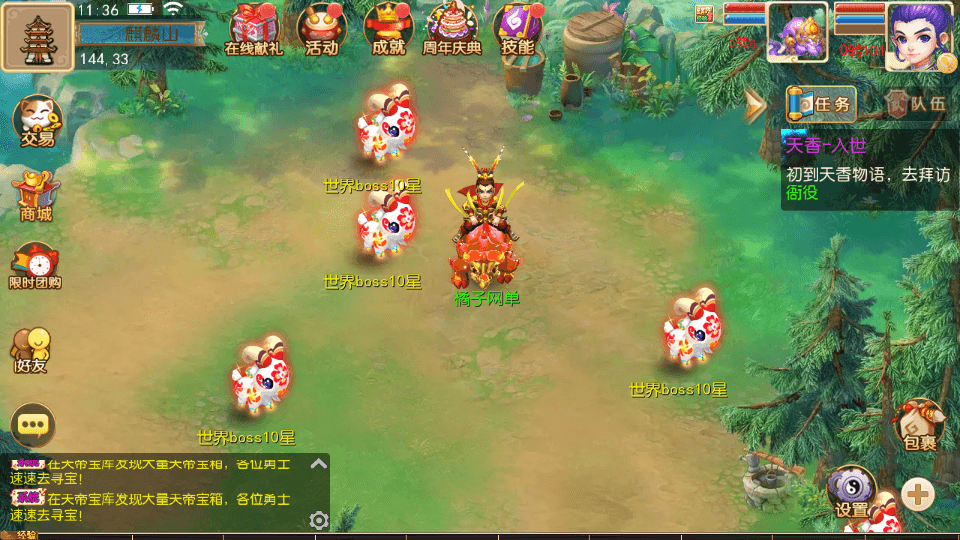Visit the 商城 shop
960x540 pixels.
33,196
